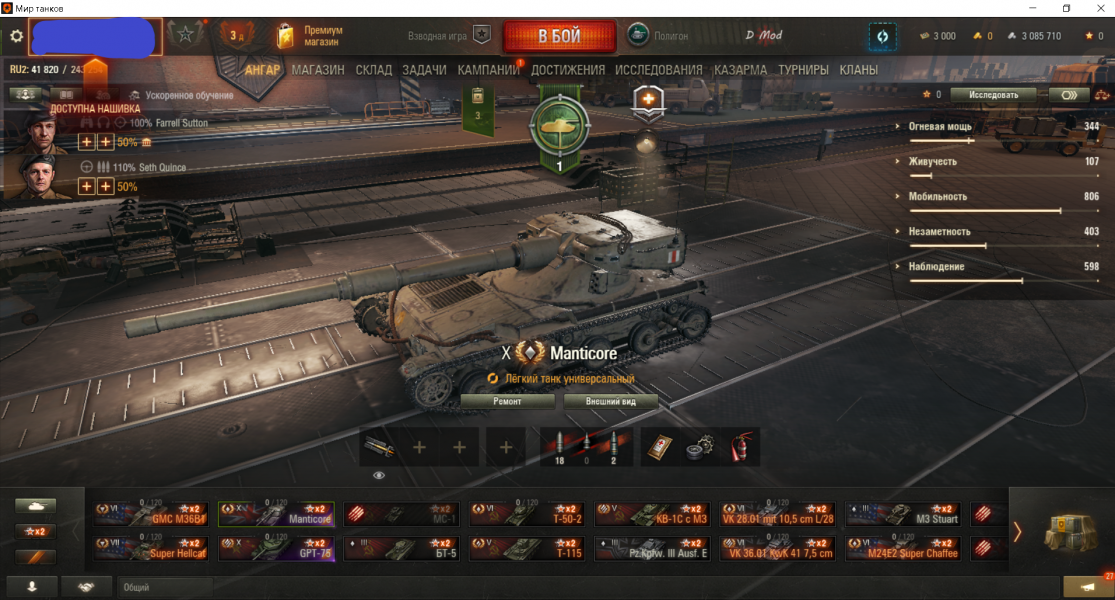Image resolution: width=1115 pixels, height=600 pixels.
Task: Click the Ремонт button
Action: point(507,401)
